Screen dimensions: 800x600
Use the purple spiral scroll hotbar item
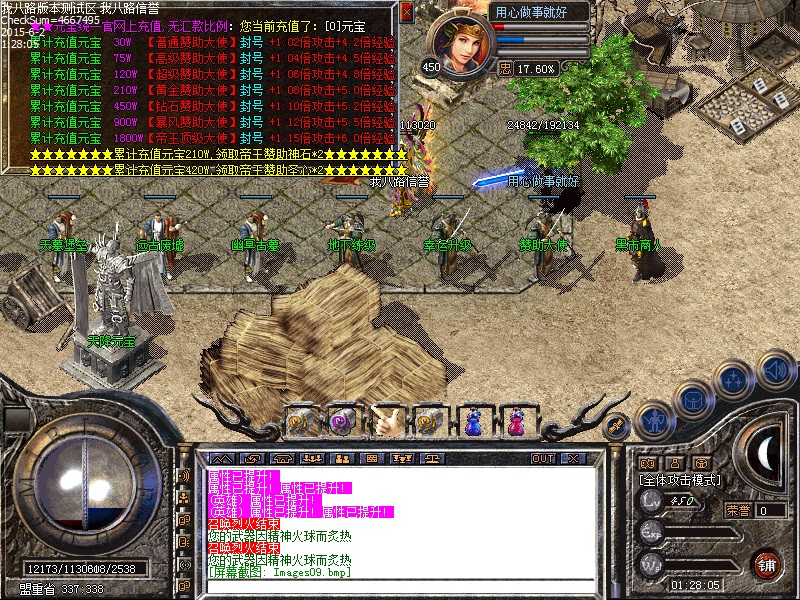pyautogui.click(x=342, y=421)
